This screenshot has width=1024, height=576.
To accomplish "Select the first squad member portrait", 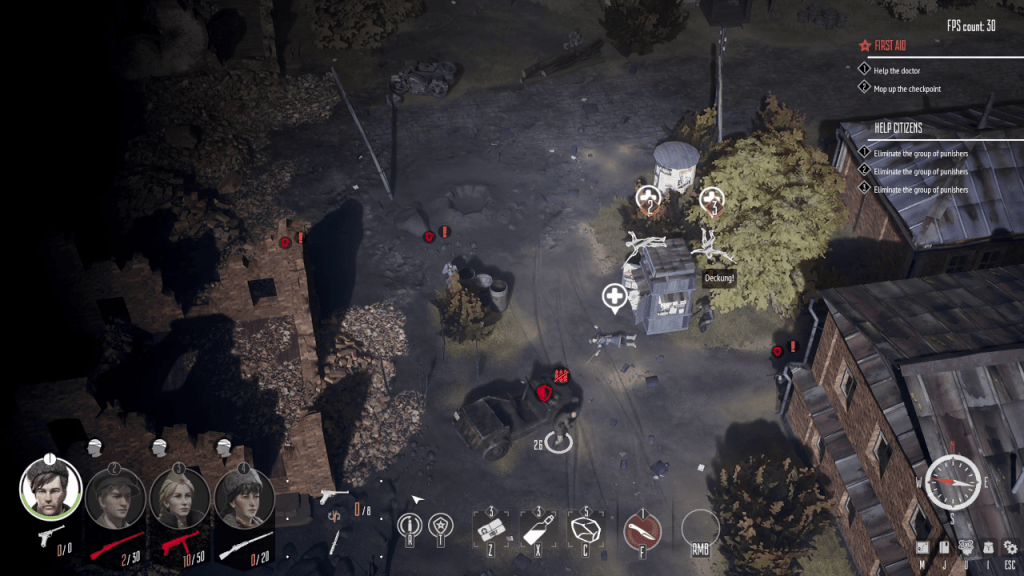I will pos(51,490).
